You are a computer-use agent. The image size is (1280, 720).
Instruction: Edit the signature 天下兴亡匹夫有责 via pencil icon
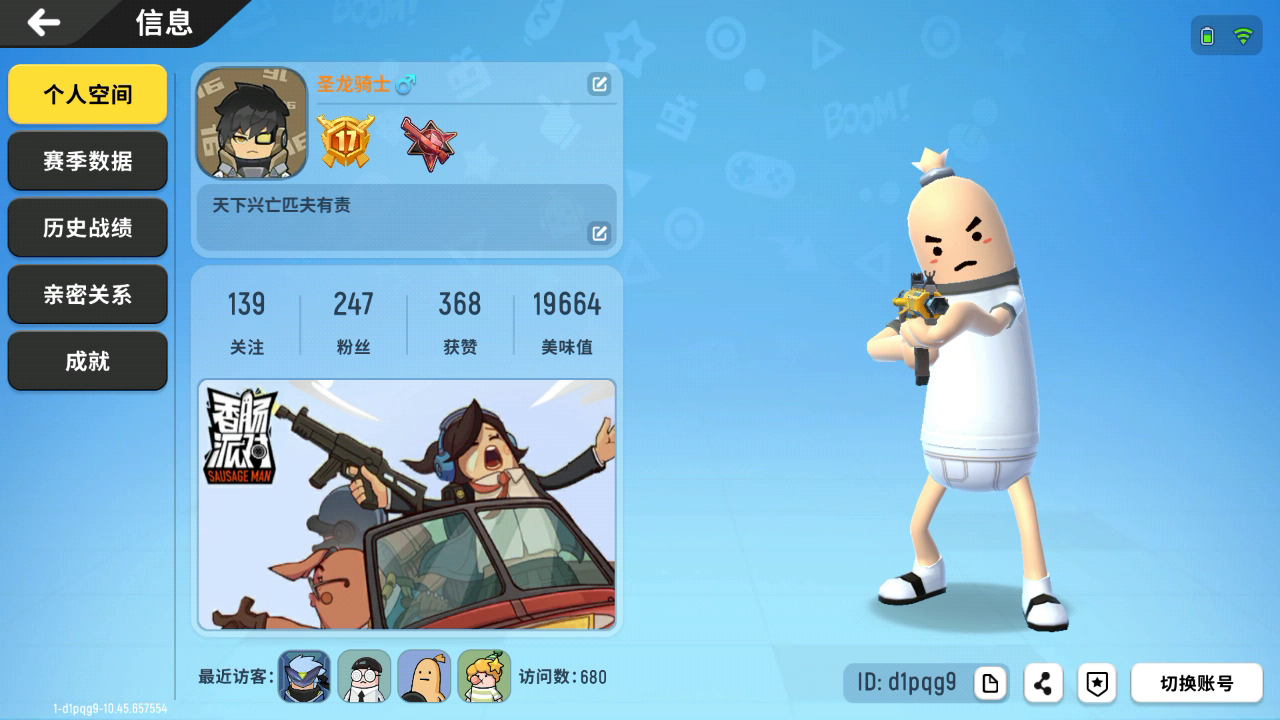[x=599, y=234]
